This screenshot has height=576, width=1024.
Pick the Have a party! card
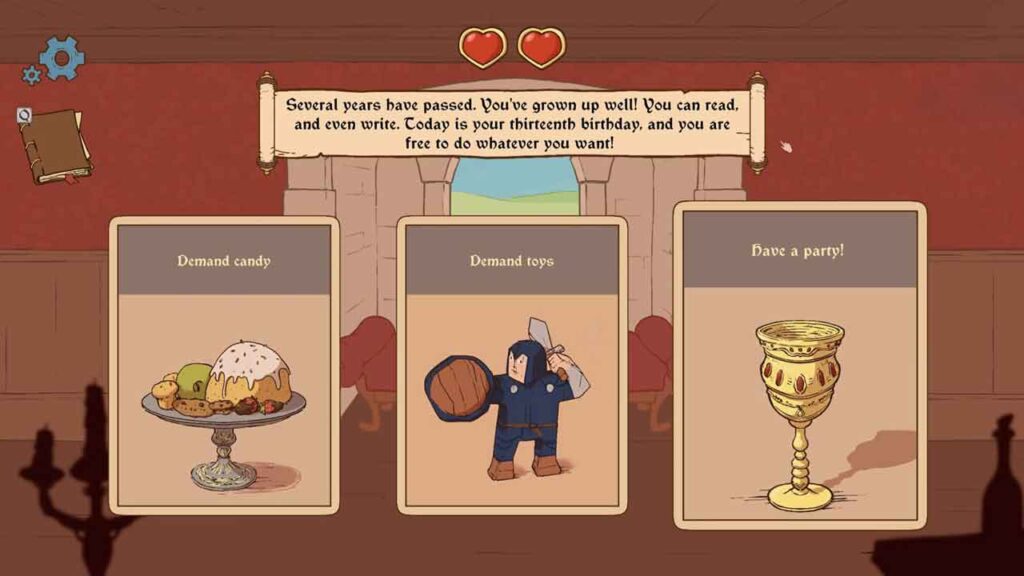(x=799, y=365)
